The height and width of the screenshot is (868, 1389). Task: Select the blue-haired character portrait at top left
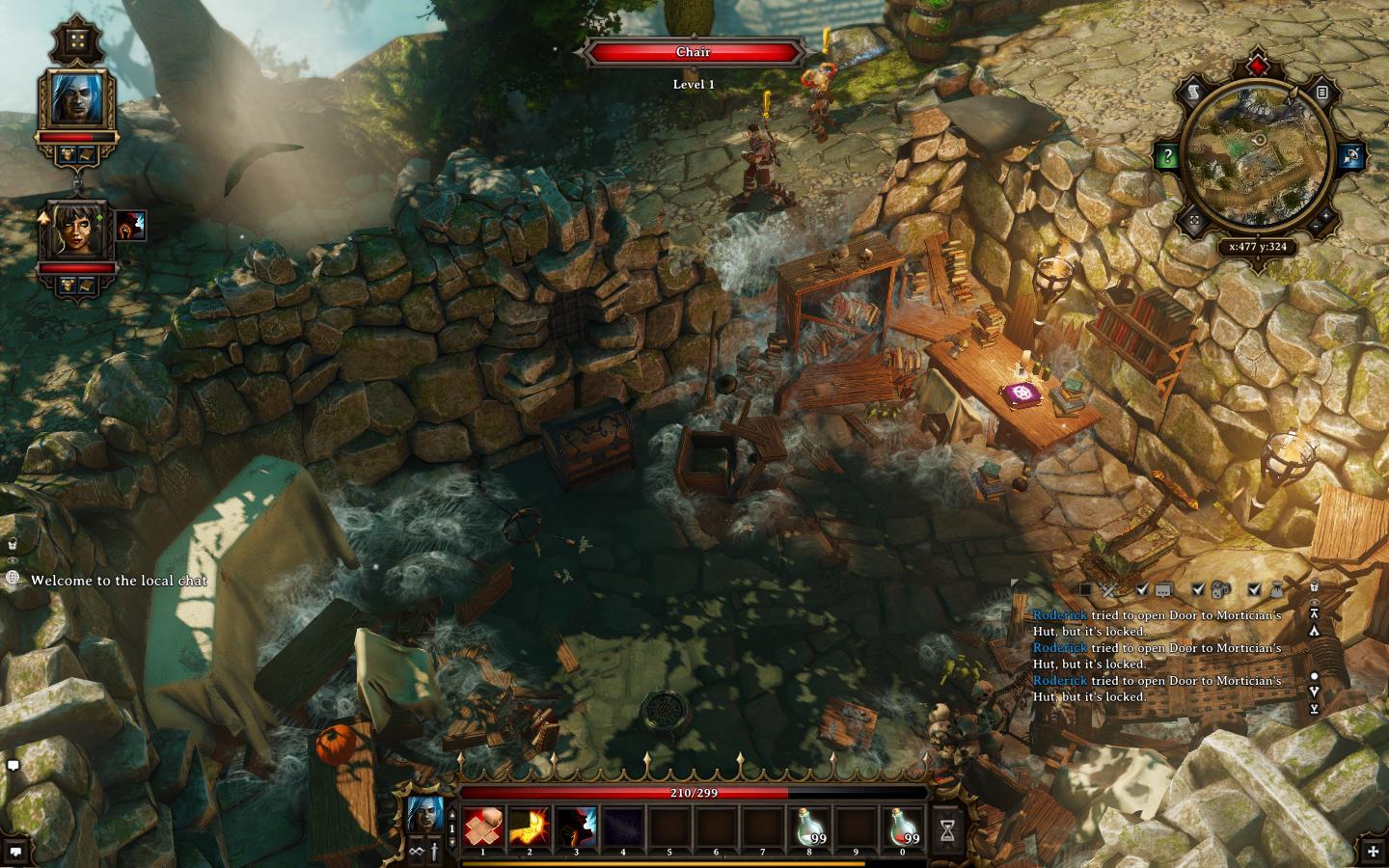[x=76, y=98]
